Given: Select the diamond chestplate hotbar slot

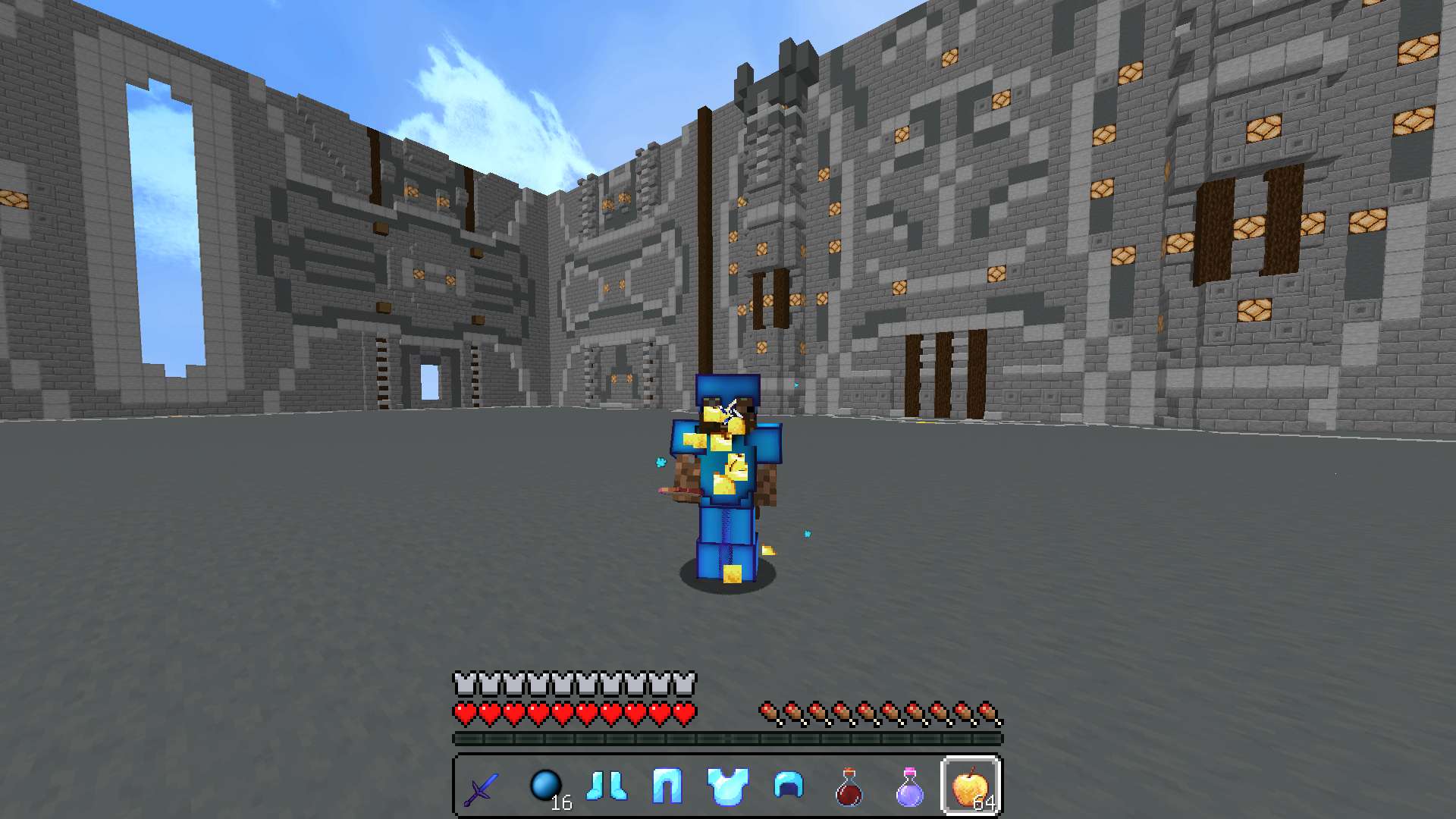Looking at the screenshot, I should (x=727, y=786).
